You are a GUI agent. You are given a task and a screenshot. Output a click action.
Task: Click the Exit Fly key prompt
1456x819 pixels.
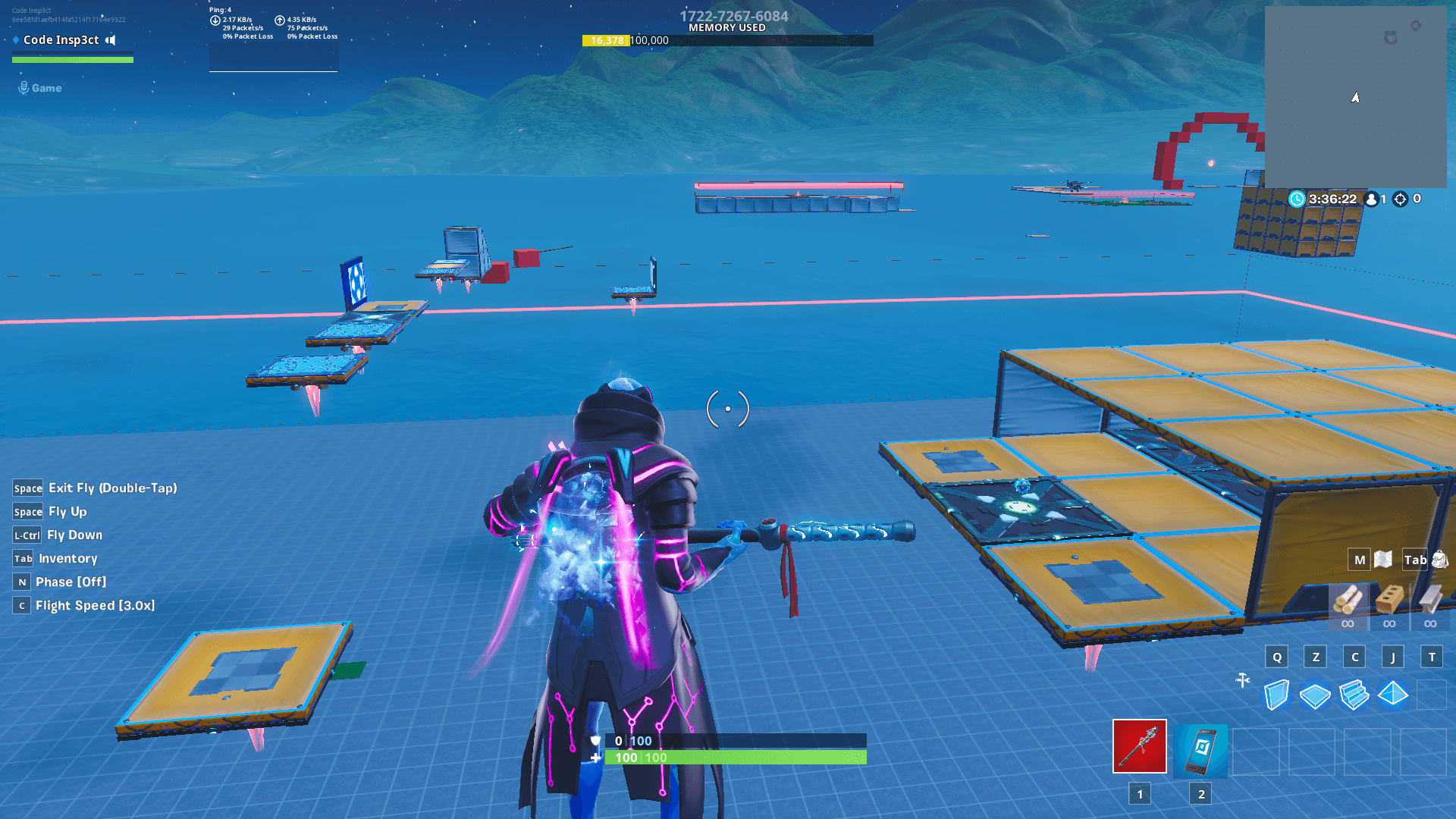(x=28, y=488)
